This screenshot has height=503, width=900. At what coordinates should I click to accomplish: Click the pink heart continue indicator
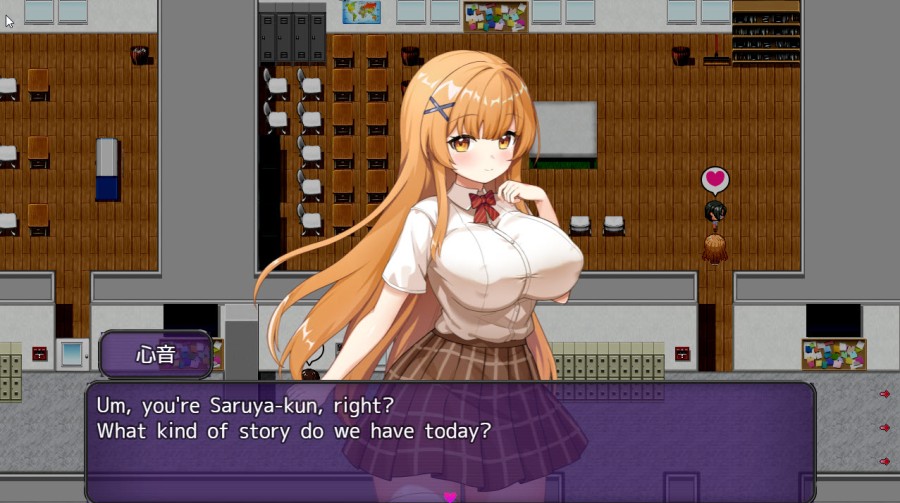pos(450,496)
